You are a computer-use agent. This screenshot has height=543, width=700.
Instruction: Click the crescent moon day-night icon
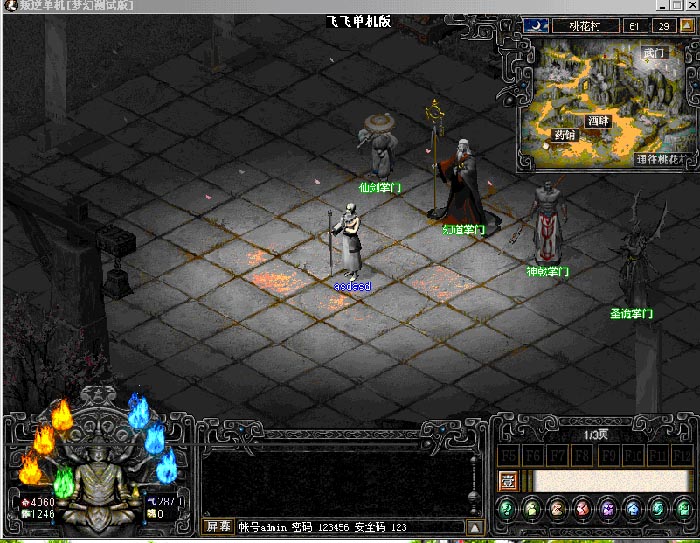coord(534,27)
